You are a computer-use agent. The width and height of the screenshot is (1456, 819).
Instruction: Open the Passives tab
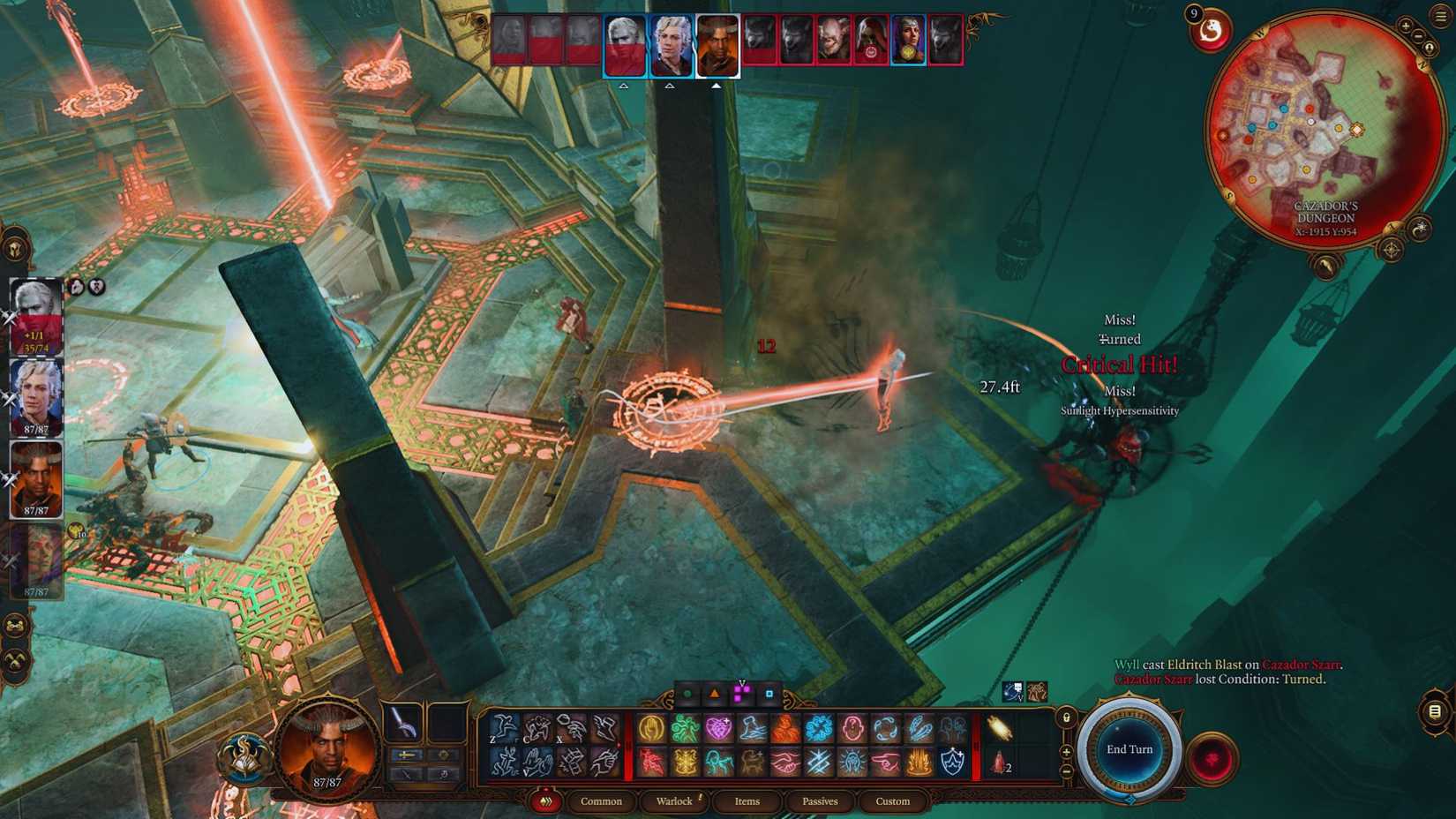click(x=820, y=801)
